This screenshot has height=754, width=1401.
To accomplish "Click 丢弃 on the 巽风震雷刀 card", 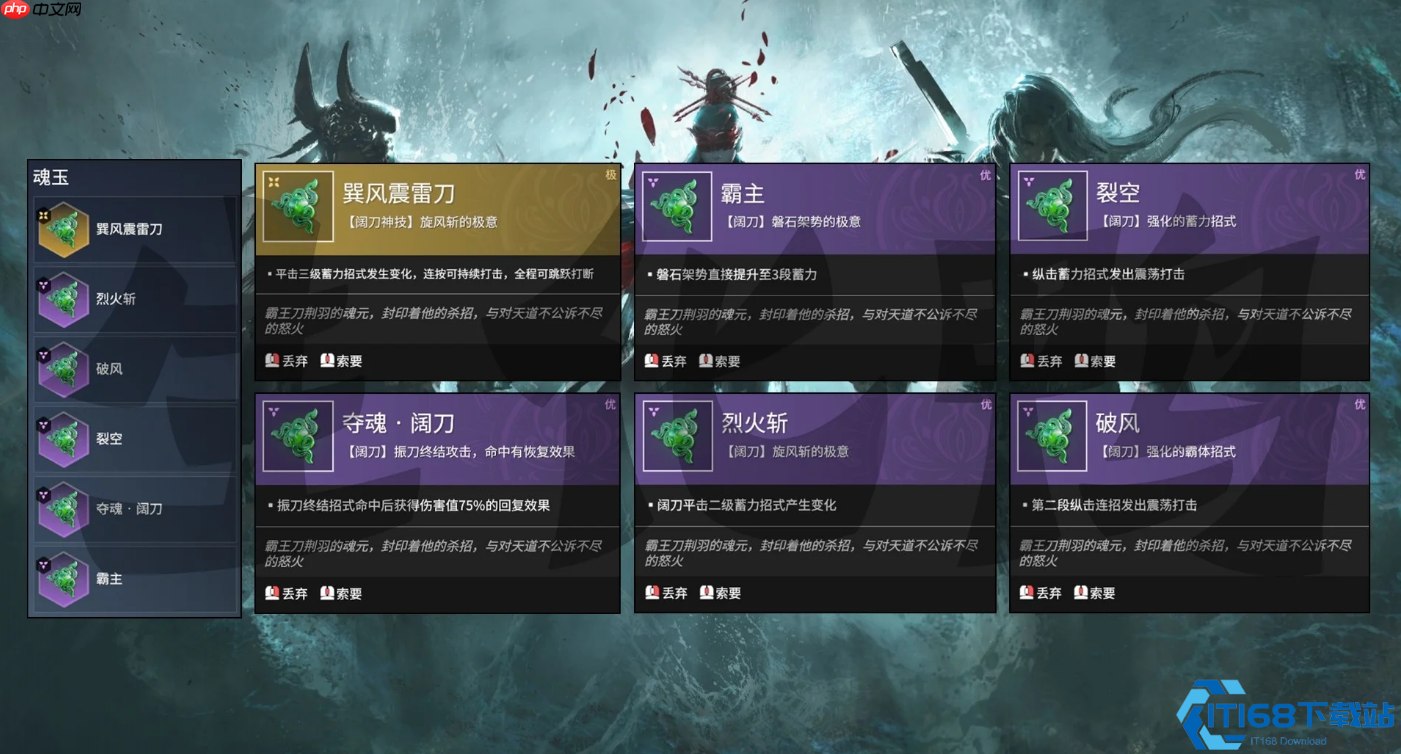I will (288, 361).
